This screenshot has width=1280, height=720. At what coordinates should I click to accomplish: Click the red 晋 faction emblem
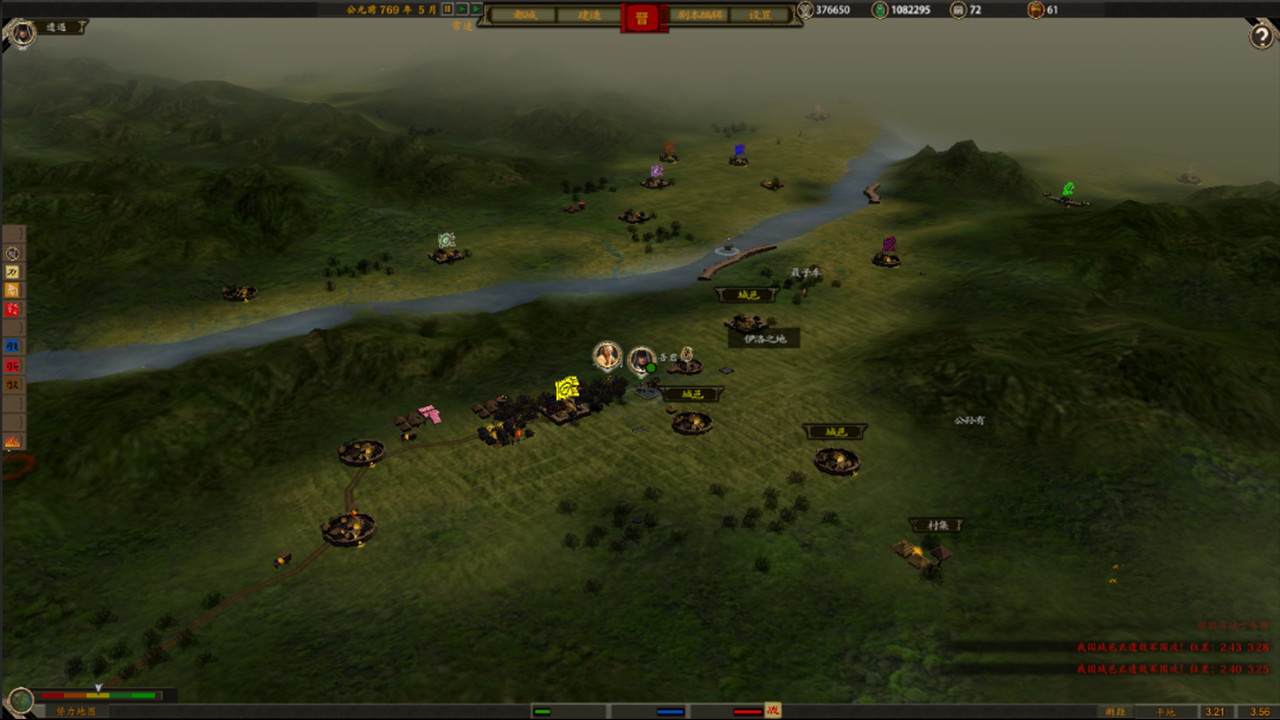click(x=642, y=16)
